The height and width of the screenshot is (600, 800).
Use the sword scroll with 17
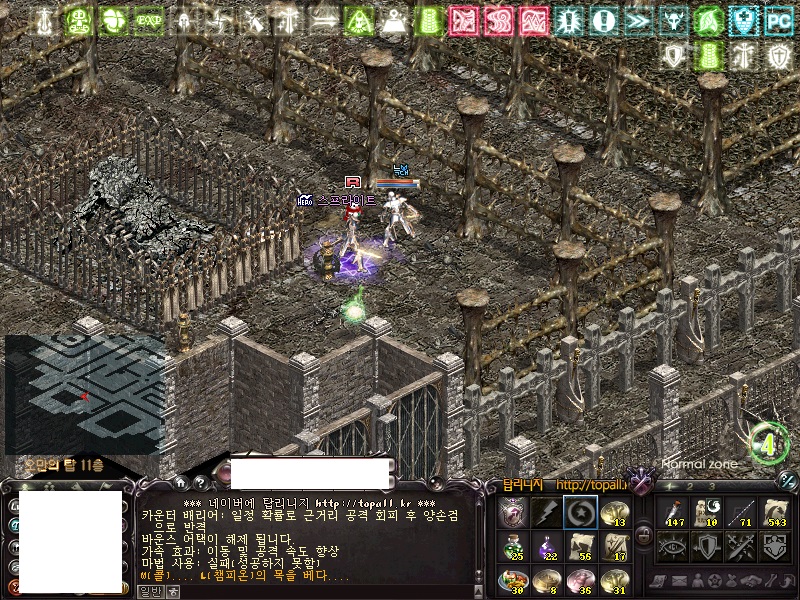(x=613, y=547)
